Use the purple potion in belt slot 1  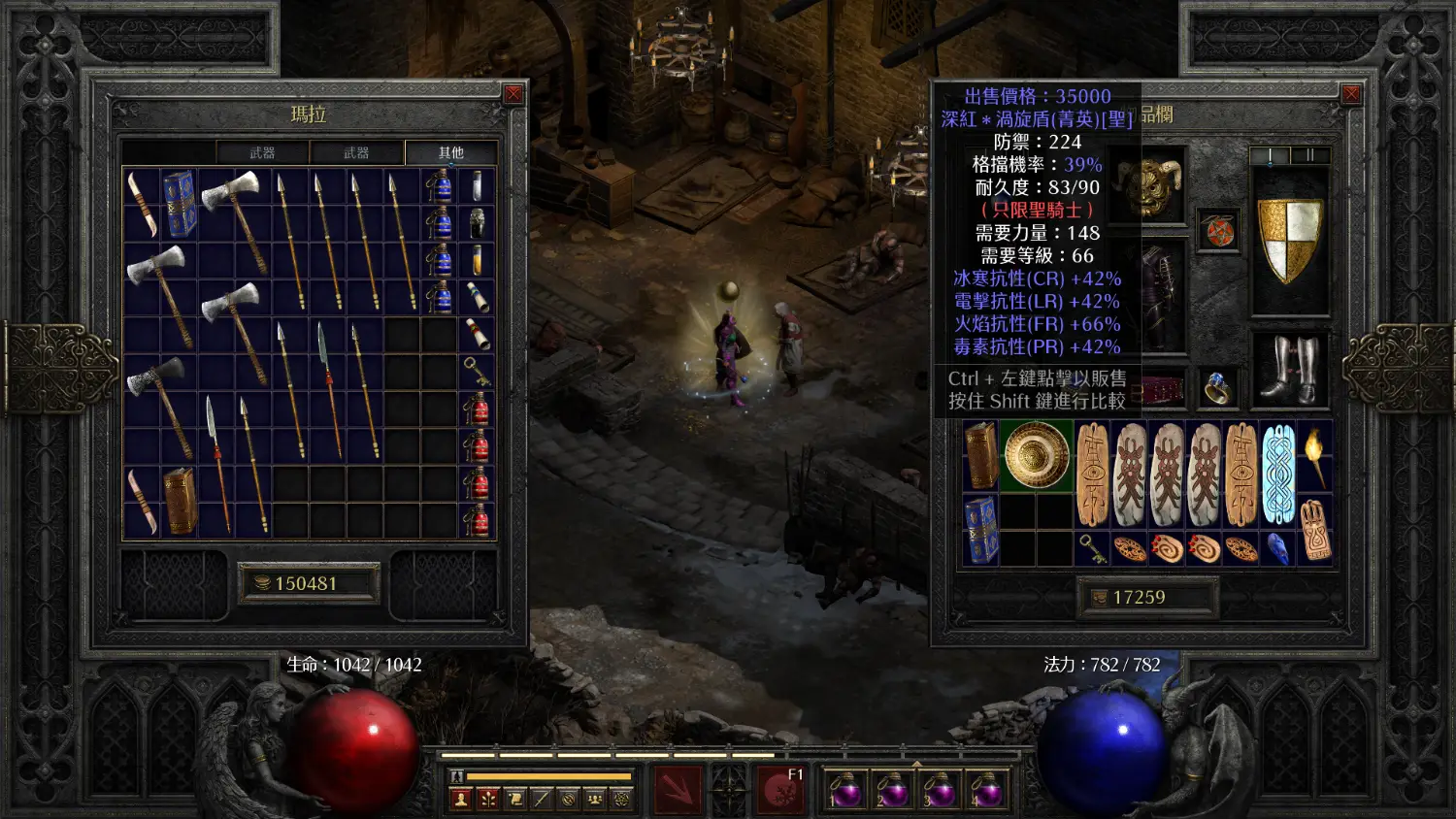point(844,790)
